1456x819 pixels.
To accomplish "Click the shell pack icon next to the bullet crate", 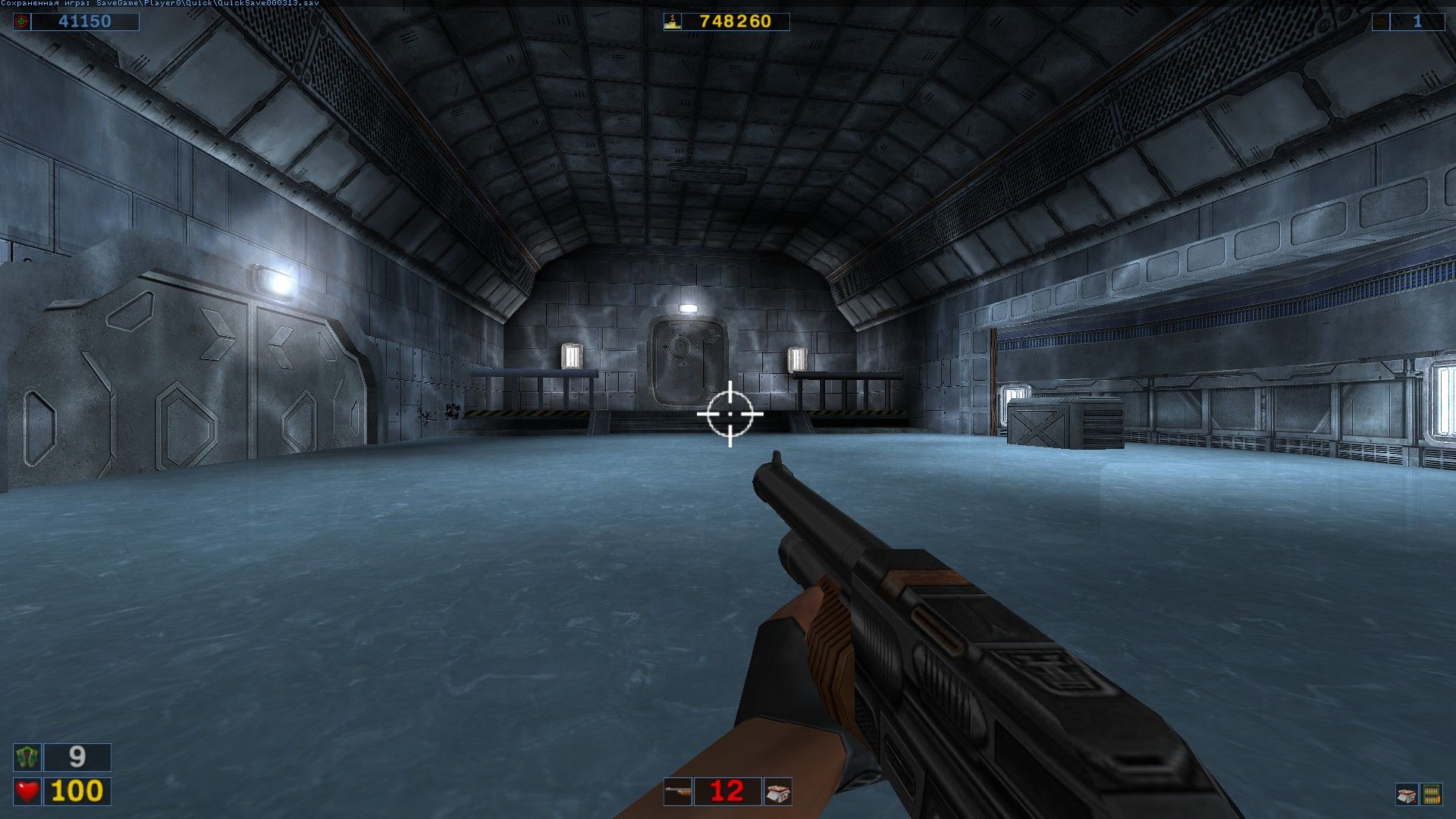I will point(1405,792).
